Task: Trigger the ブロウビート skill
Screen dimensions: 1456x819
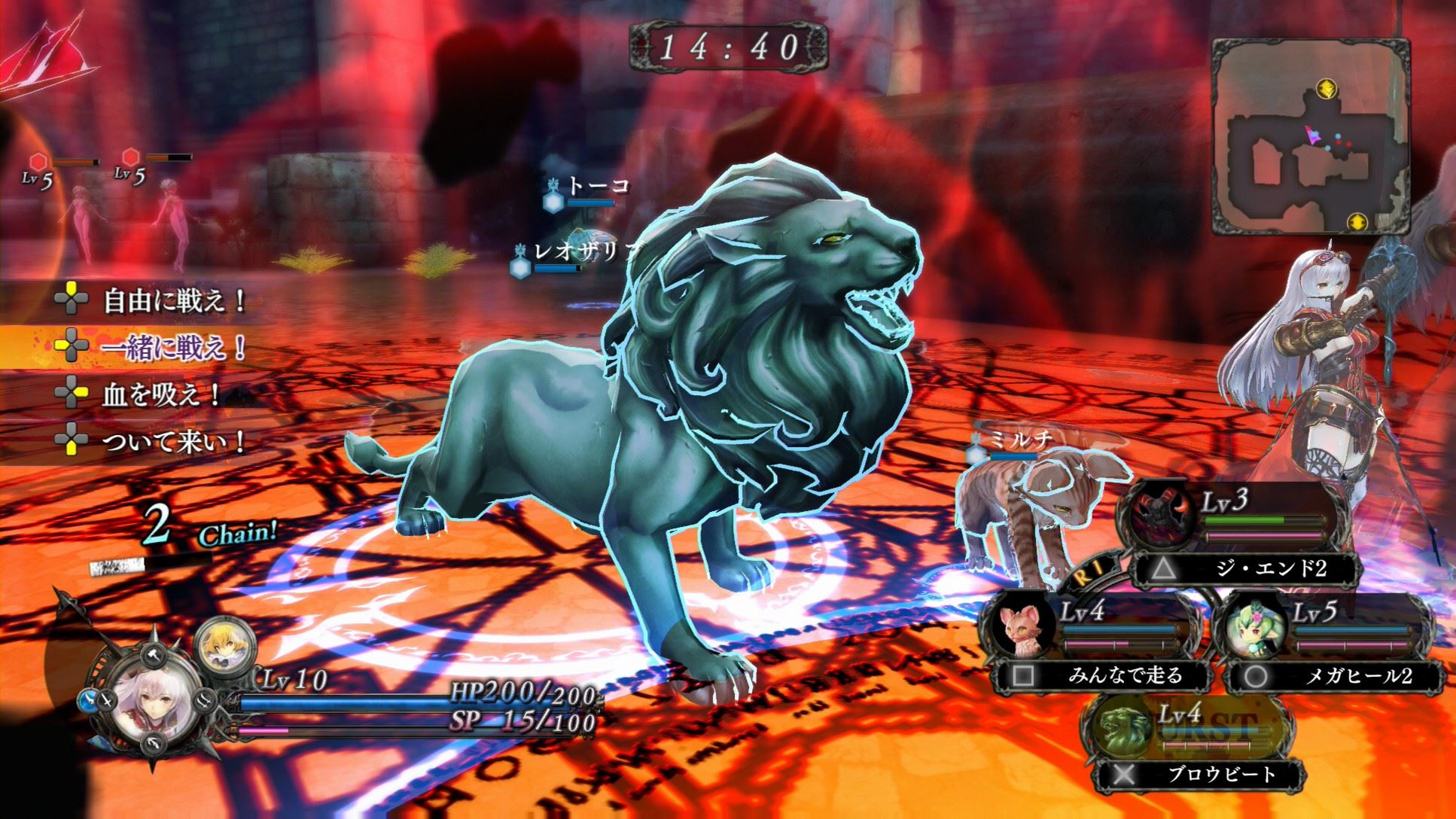Action: 1221,774
